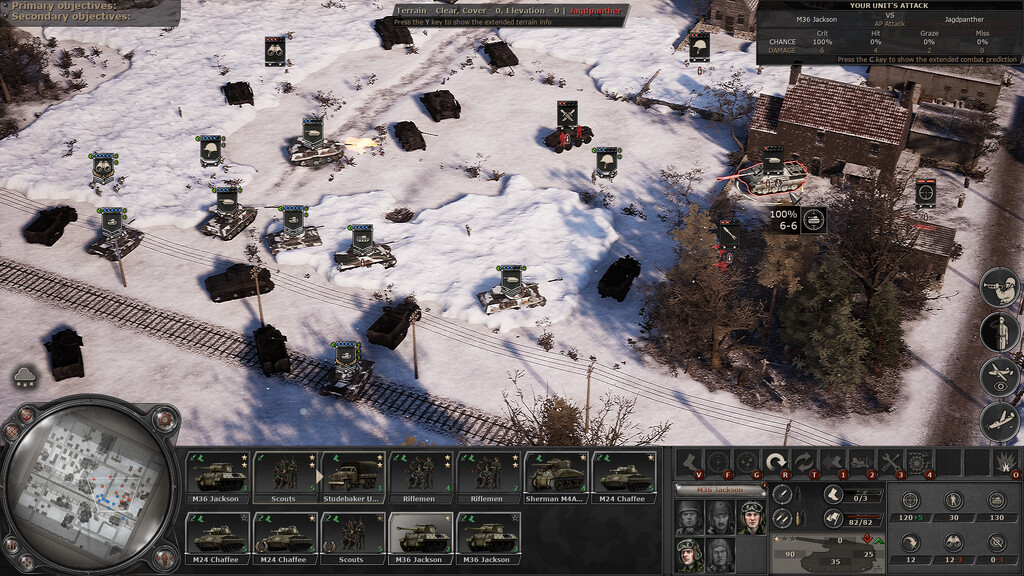Activate the wrench and screwdriver repair command

pos(888,462)
